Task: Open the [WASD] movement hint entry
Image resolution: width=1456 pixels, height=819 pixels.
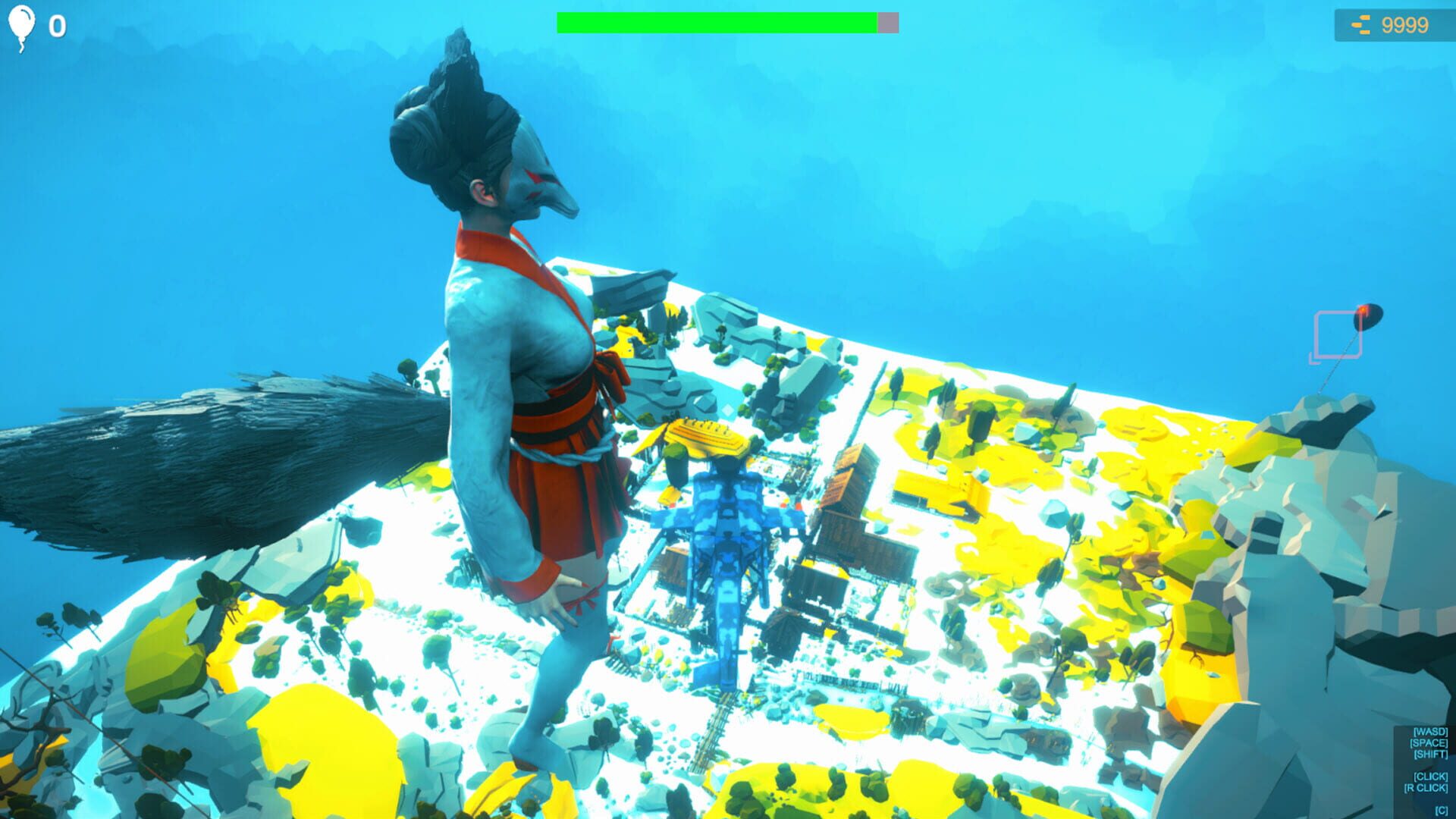Action: (x=1431, y=732)
